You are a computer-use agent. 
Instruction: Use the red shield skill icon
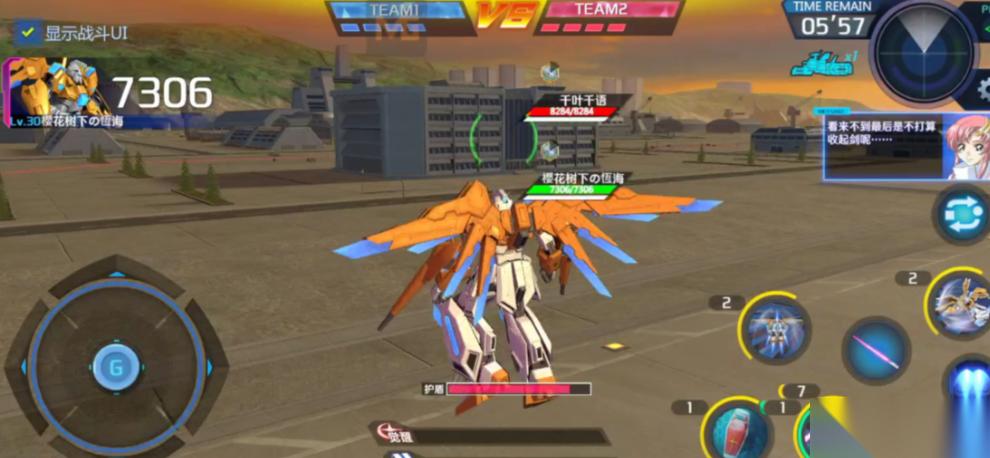tap(738, 430)
